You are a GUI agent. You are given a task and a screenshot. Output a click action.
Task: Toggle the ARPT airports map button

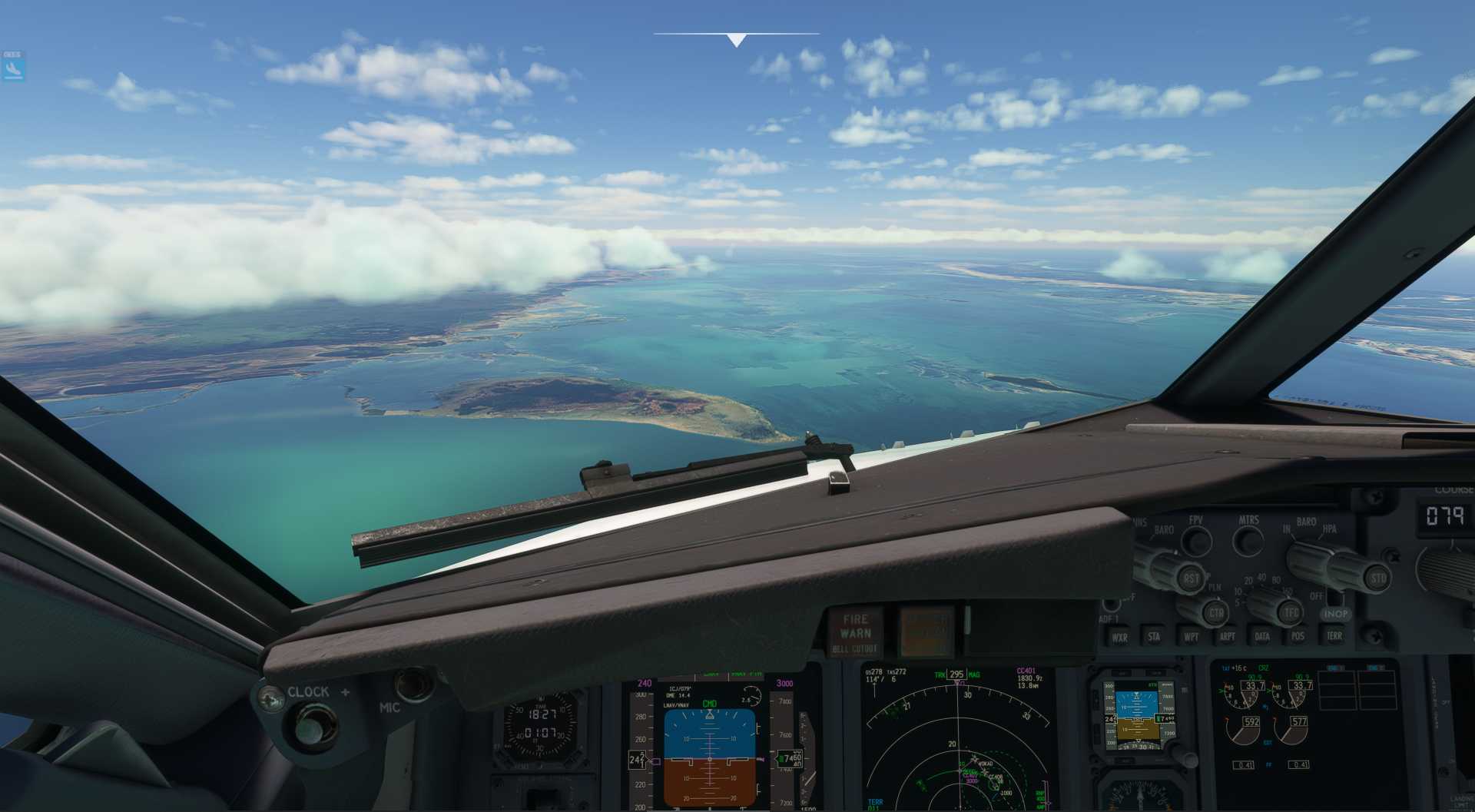[x=1227, y=636]
